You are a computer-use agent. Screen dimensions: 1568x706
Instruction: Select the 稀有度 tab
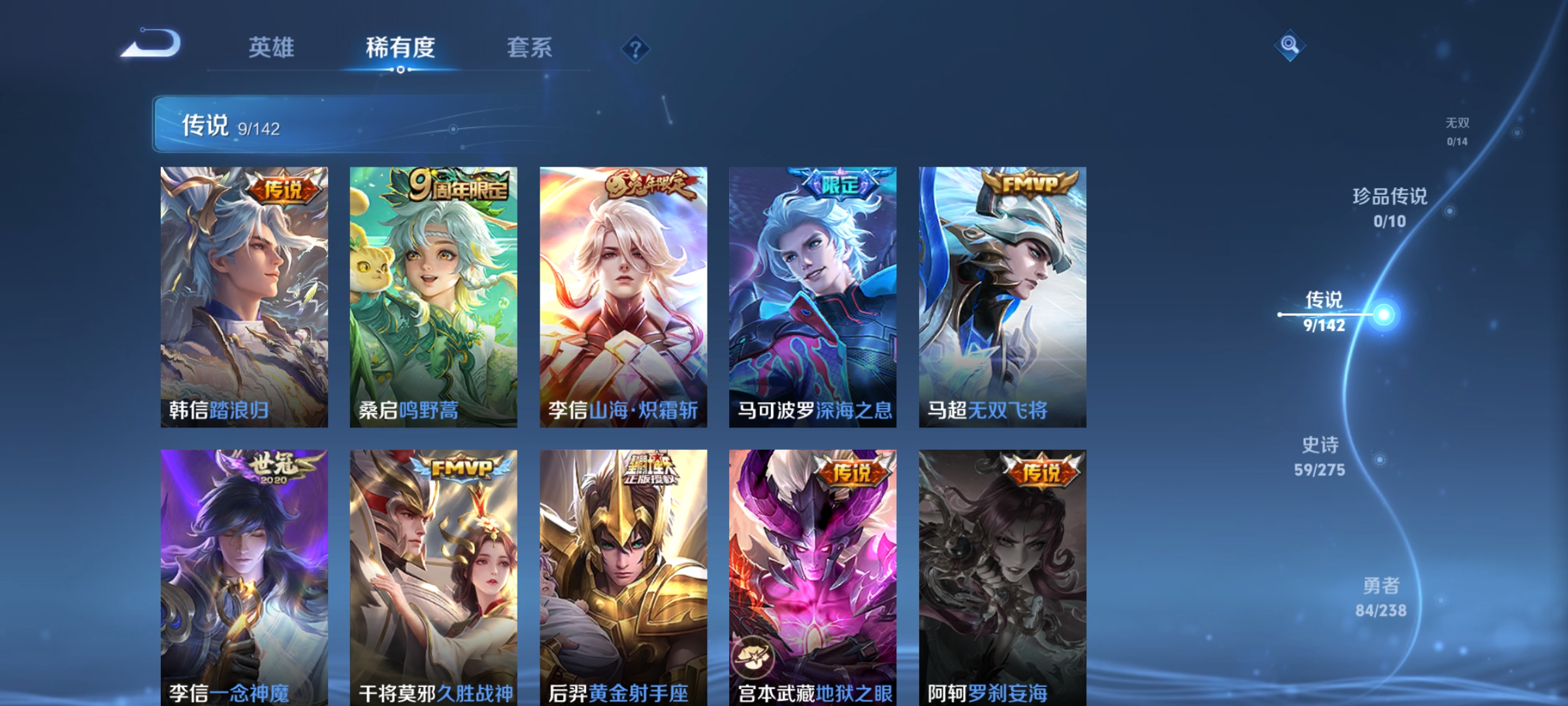pos(400,47)
